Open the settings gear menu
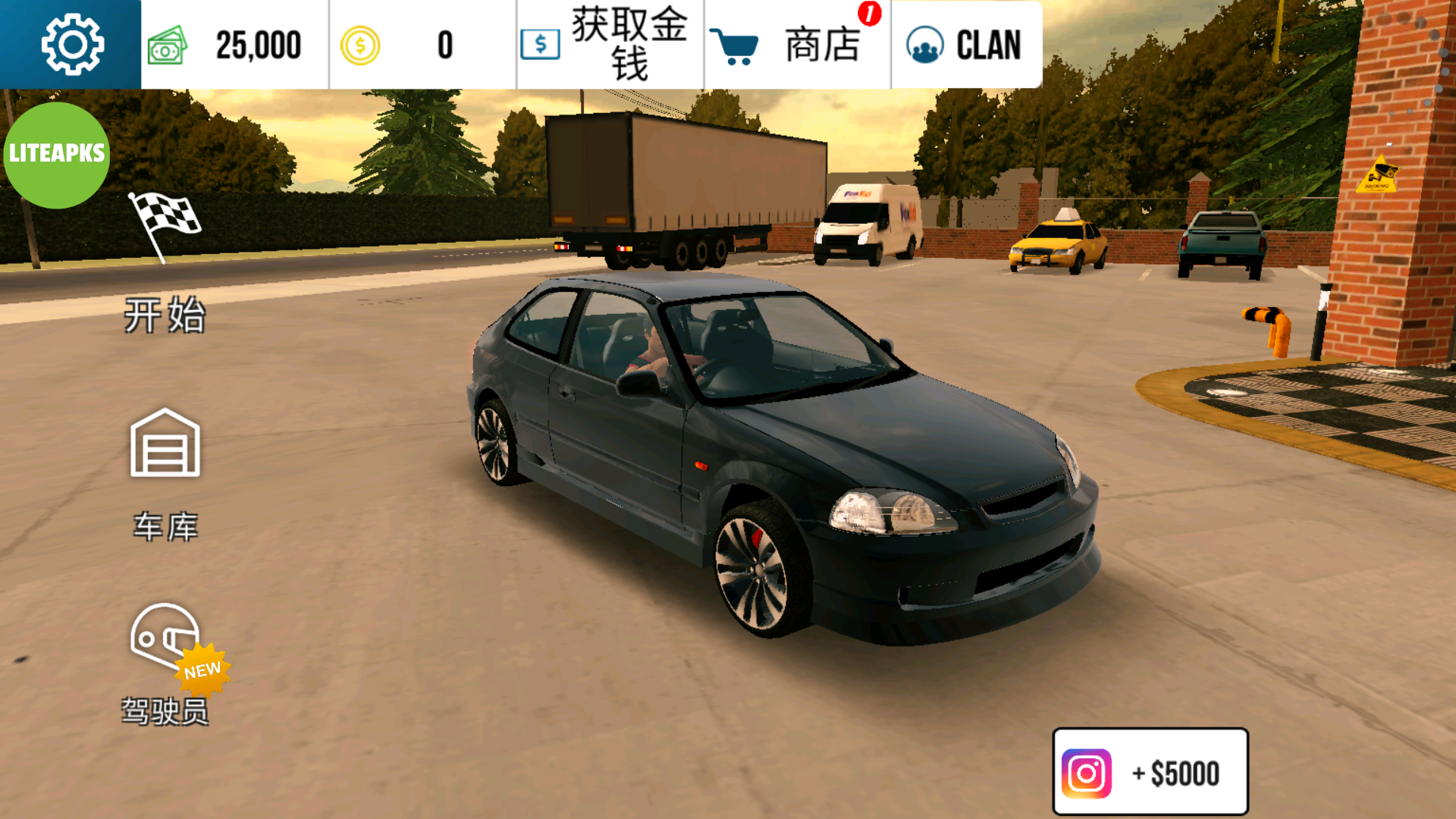This screenshot has width=1456, height=819. 71,43
